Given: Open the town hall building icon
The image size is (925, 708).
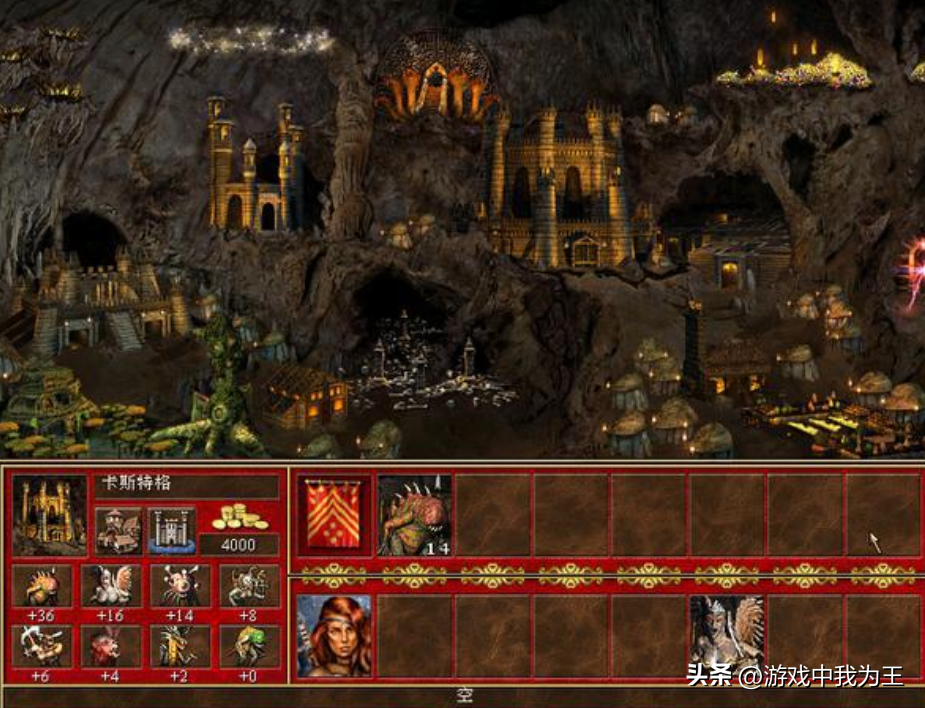Looking at the screenshot, I should click(118, 531).
